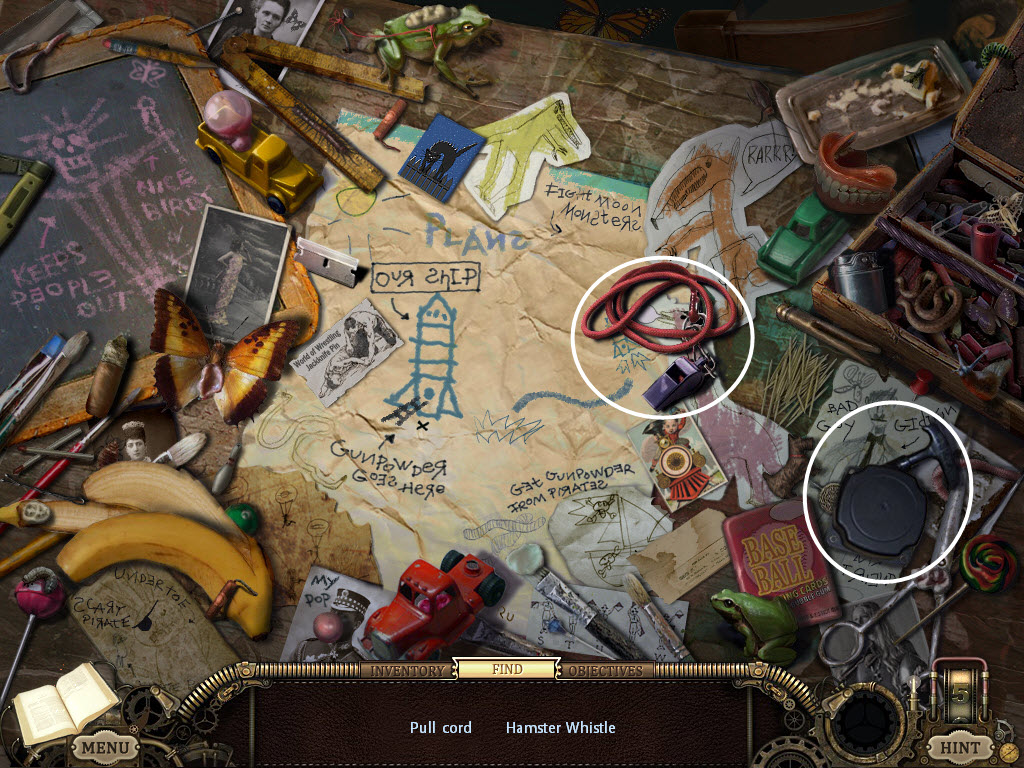Select the Find tab
1024x768 pixels.
point(507,669)
